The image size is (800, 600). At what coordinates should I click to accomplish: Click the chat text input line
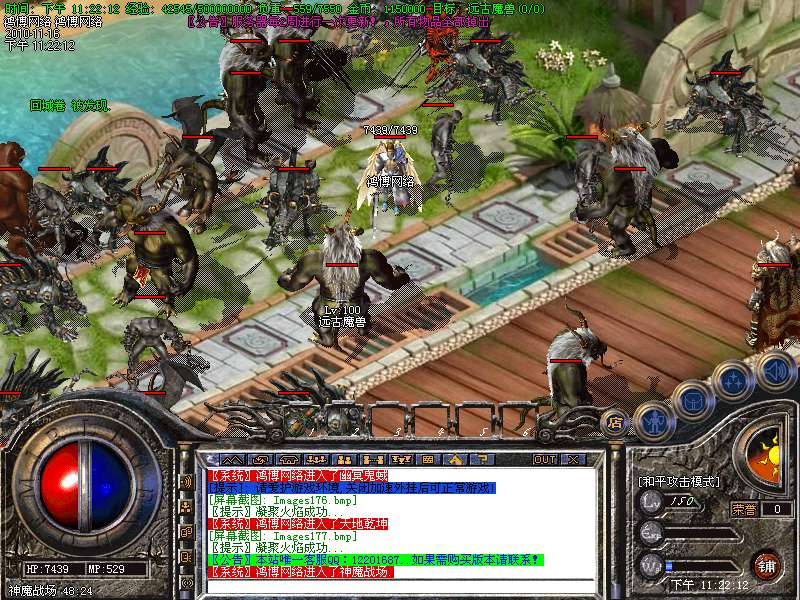coord(400,585)
